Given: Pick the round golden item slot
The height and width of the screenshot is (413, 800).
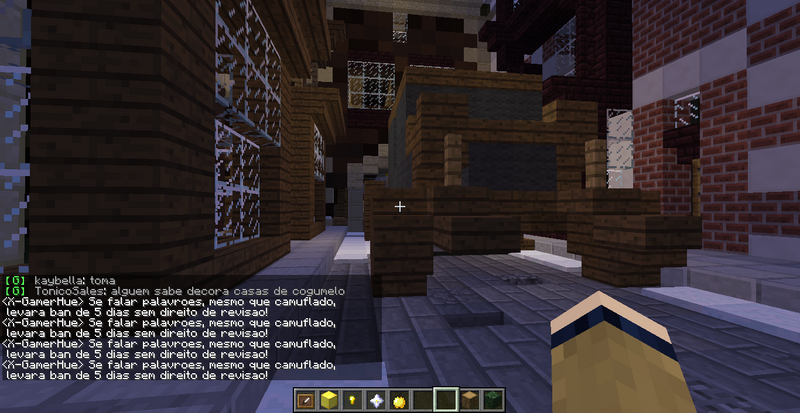Looking at the screenshot, I should (x=400, y=400).
